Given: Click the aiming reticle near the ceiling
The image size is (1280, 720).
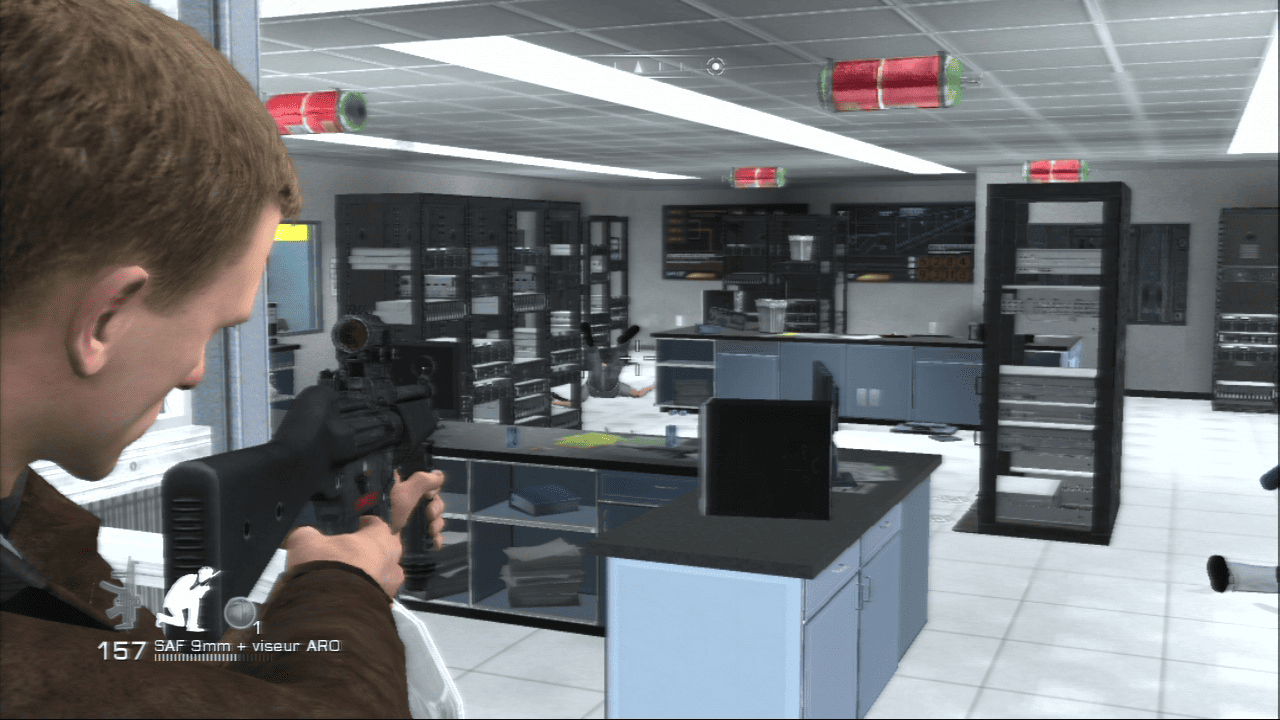Looking at the screenshot, I should click(x=714, y=66).
